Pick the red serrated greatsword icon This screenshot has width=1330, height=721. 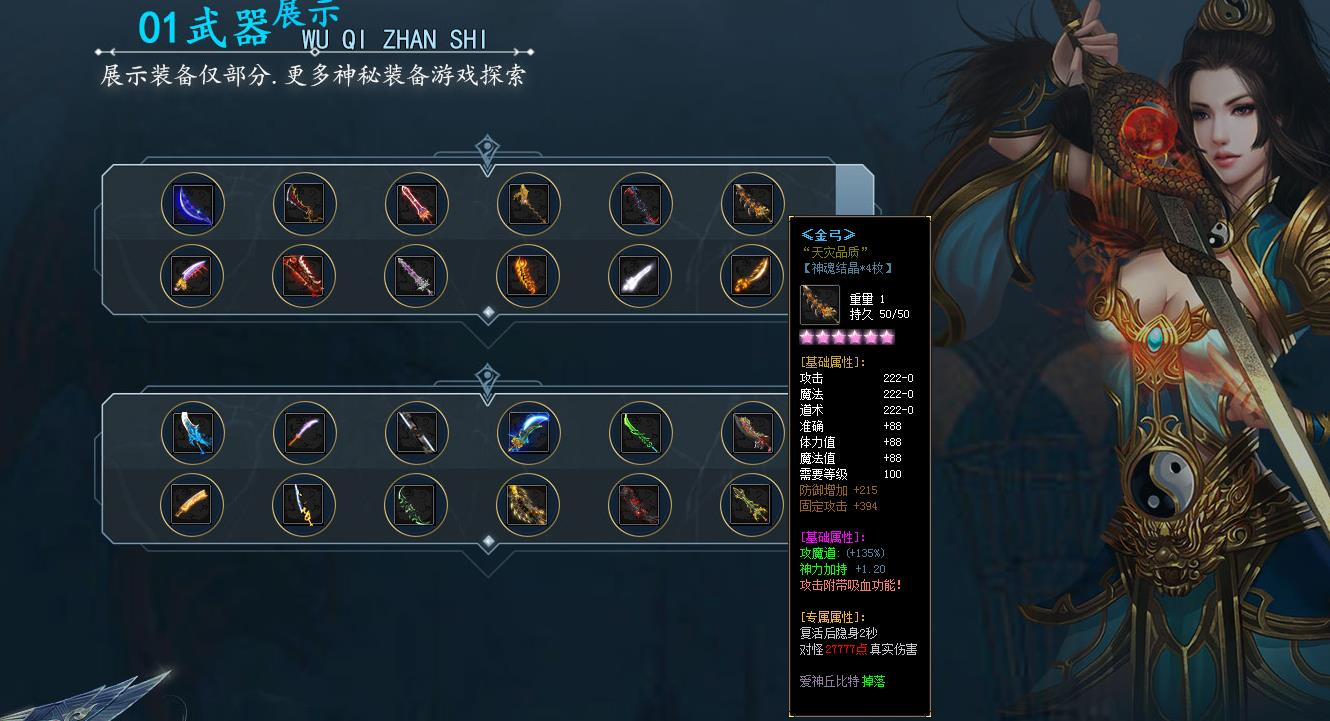pos(305,276)
